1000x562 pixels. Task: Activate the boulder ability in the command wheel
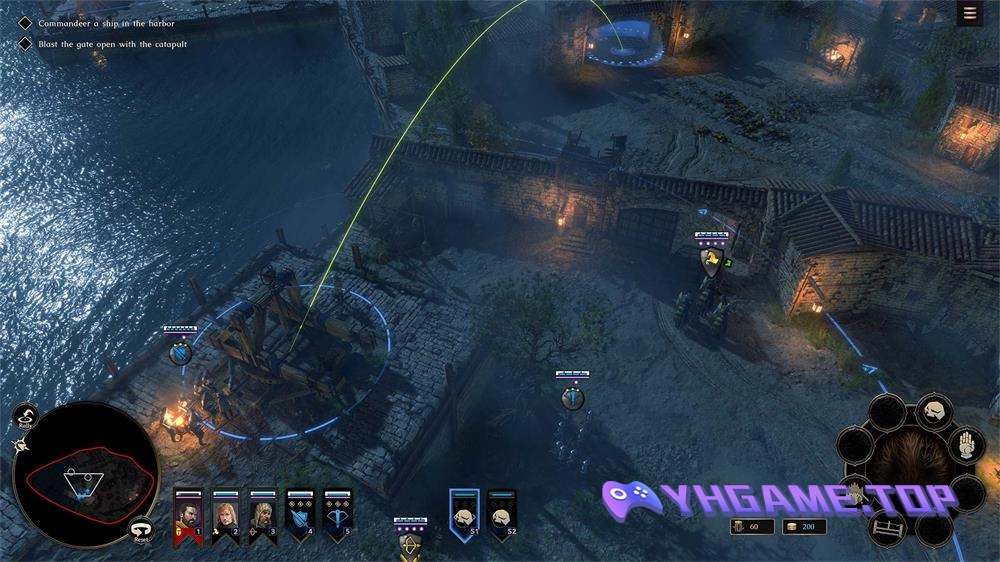pos(932,410)
